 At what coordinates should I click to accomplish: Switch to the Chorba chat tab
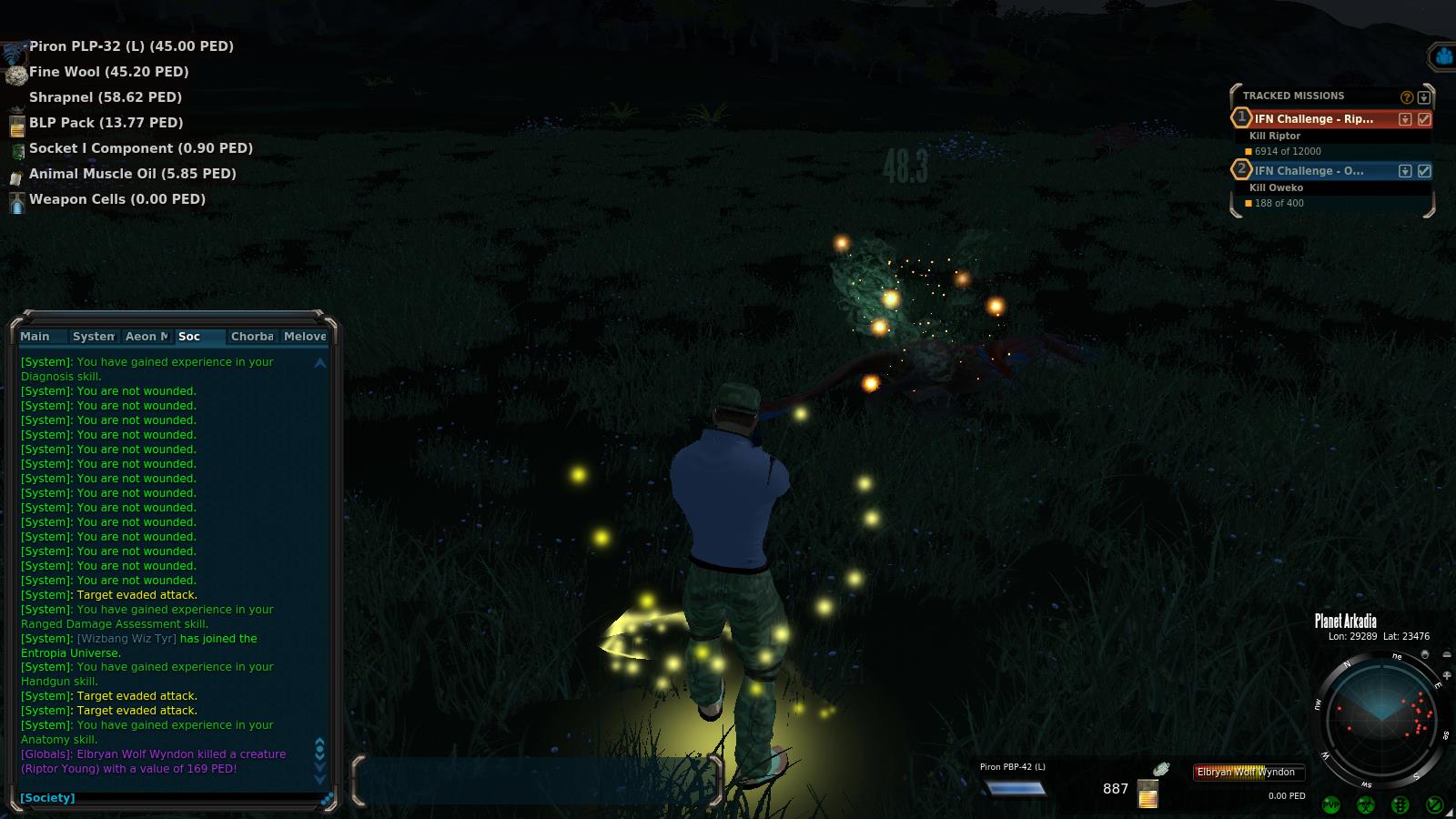click(x=252, y=337)
